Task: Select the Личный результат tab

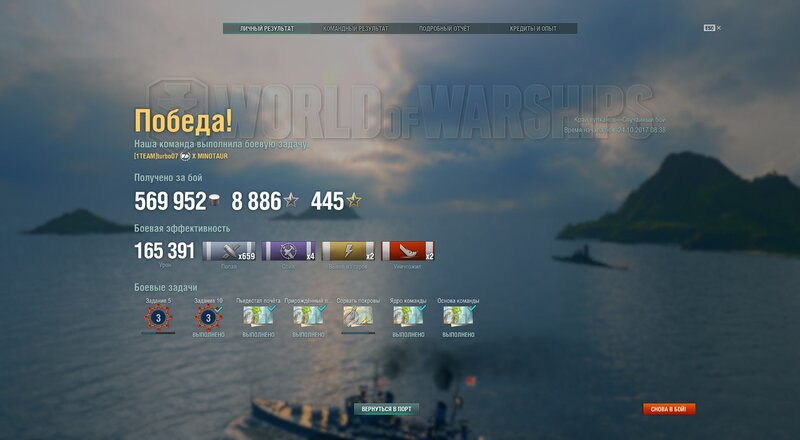Action: click(x=267, y=29)
